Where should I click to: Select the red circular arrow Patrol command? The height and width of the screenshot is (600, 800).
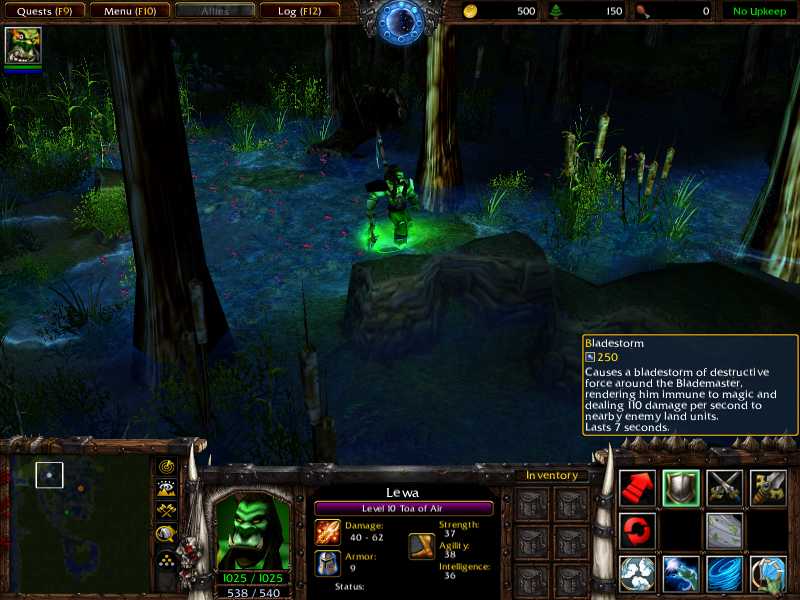(637, 530)
